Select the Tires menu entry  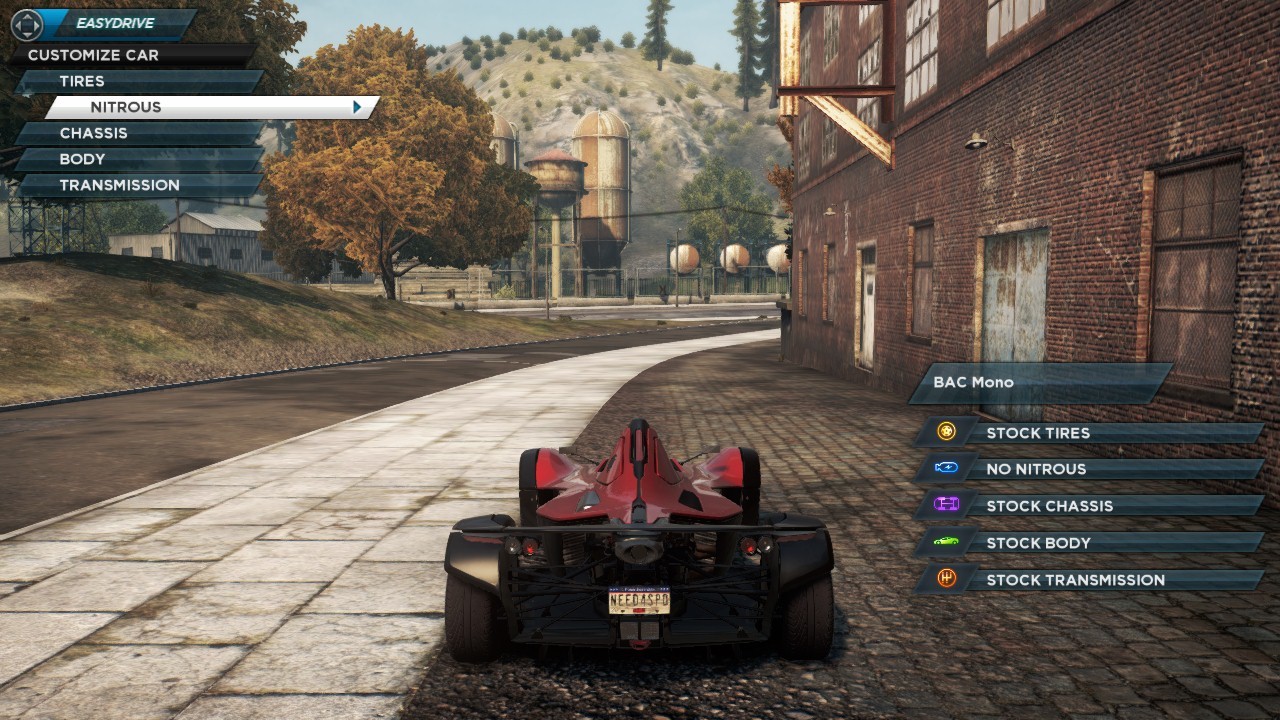[140, 81]
